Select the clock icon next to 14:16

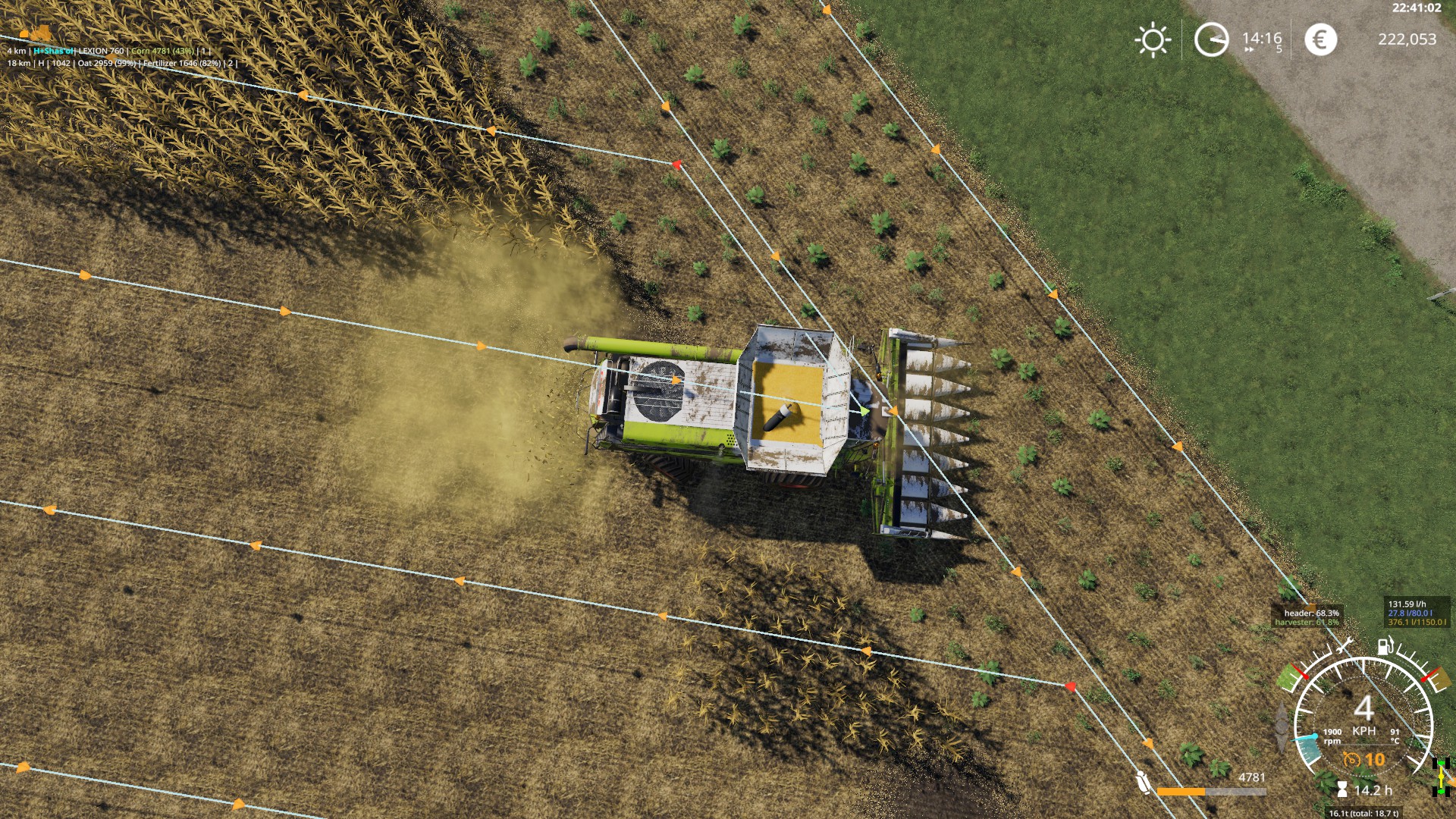pos(1213,39)
